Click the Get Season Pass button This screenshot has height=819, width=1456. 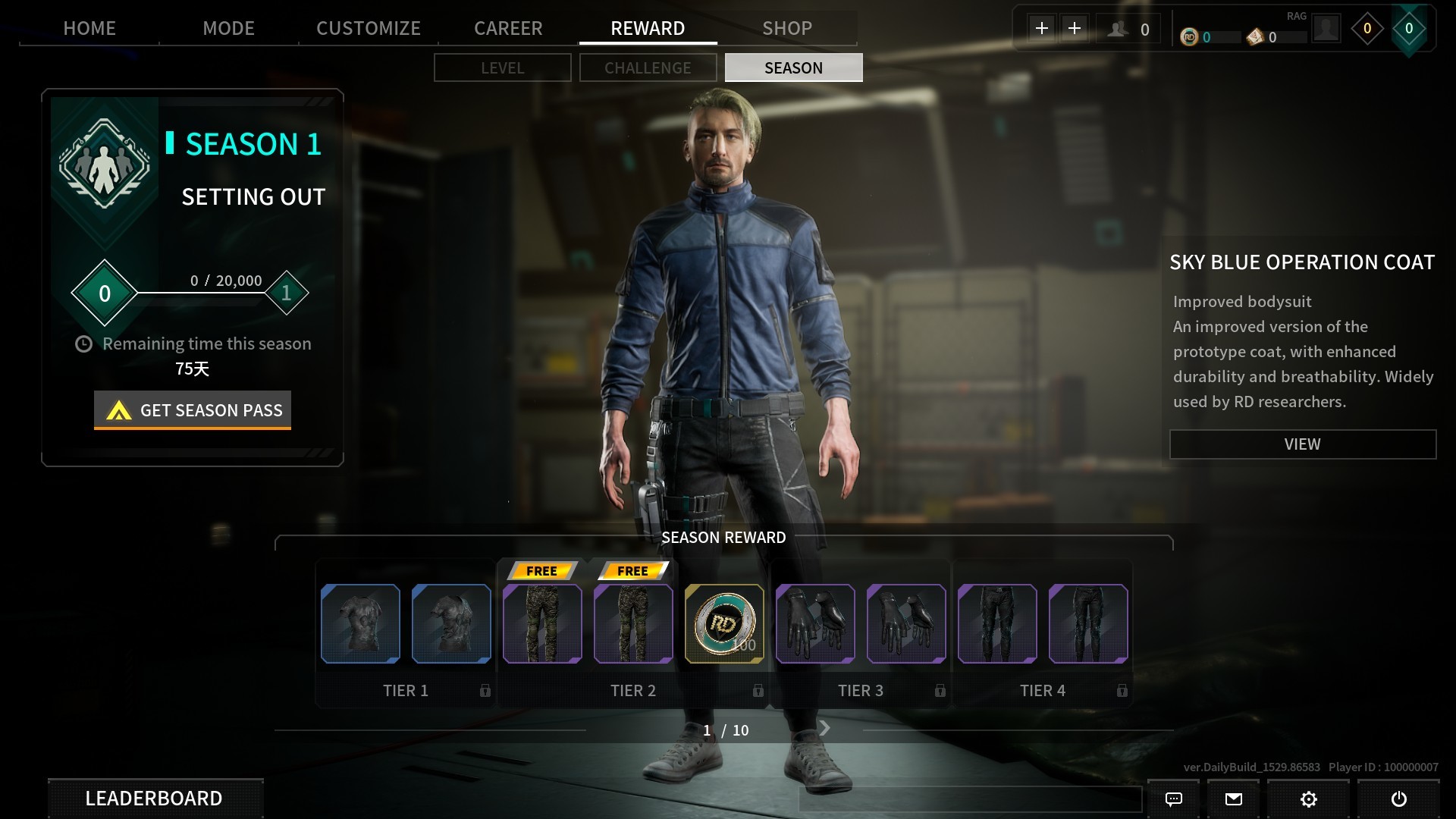click(x=193, y=410)
